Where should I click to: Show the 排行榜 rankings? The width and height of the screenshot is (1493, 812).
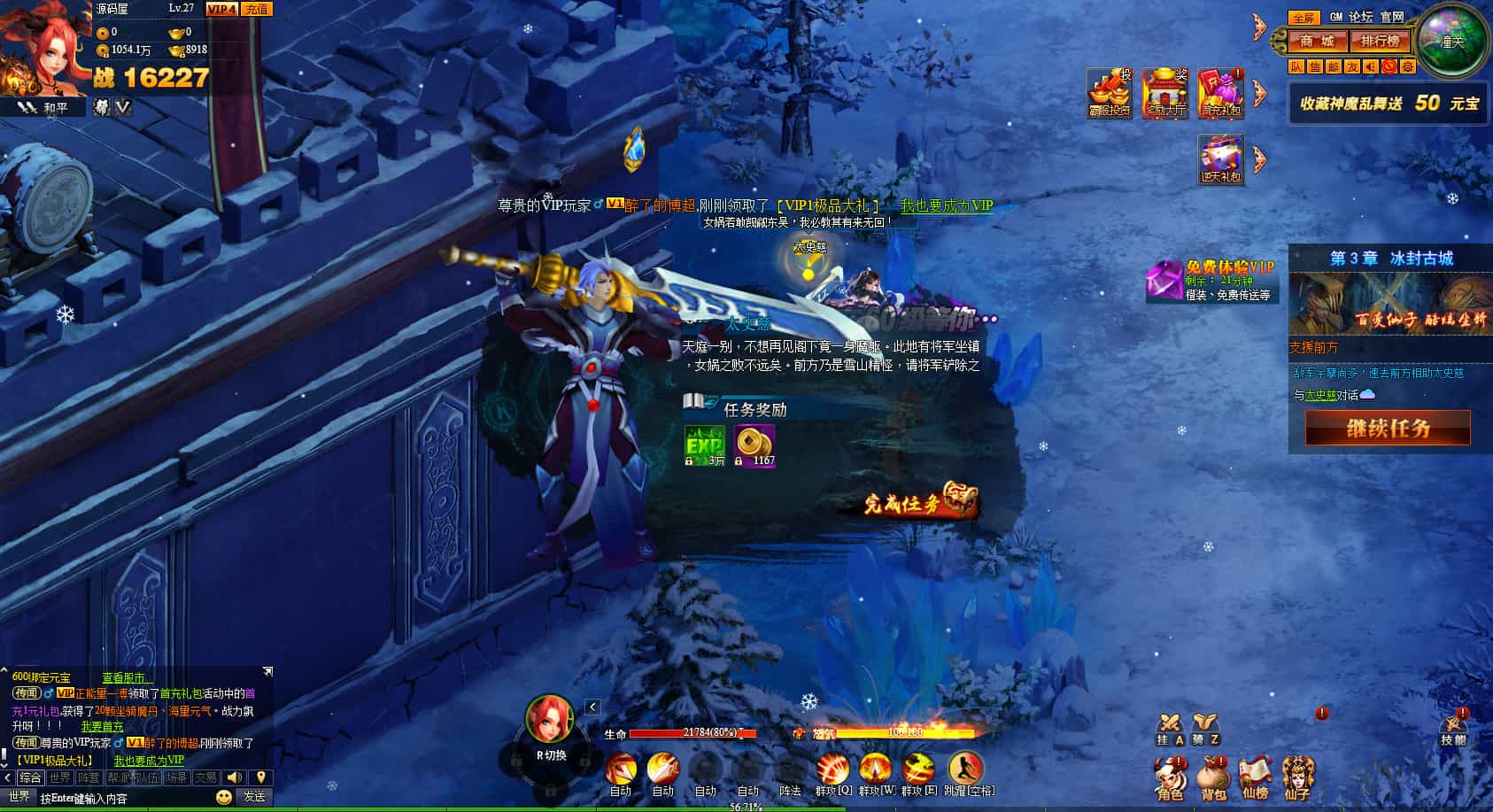[x=1380, y=41]
